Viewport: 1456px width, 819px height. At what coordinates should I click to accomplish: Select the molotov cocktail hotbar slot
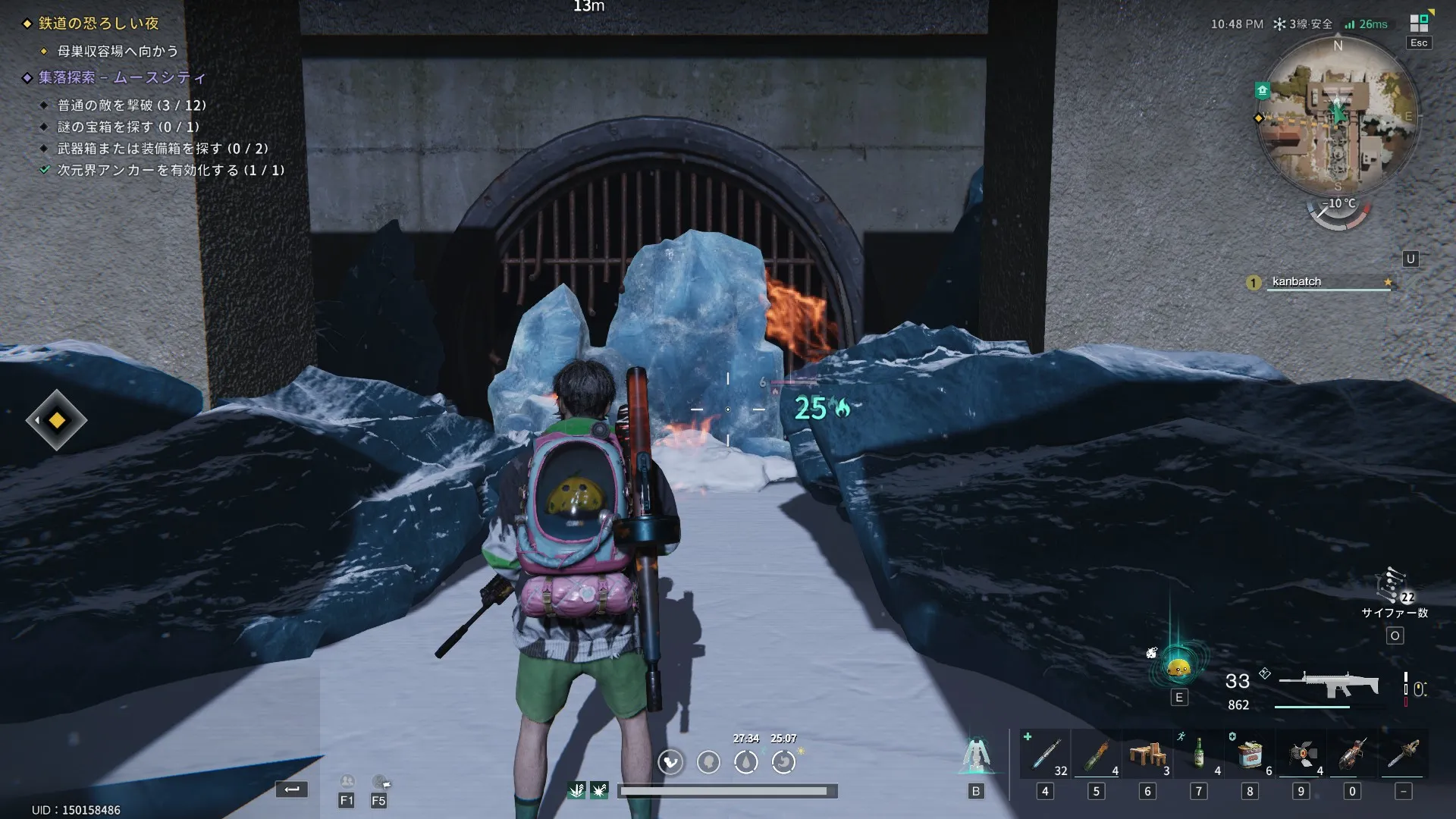1096,755
